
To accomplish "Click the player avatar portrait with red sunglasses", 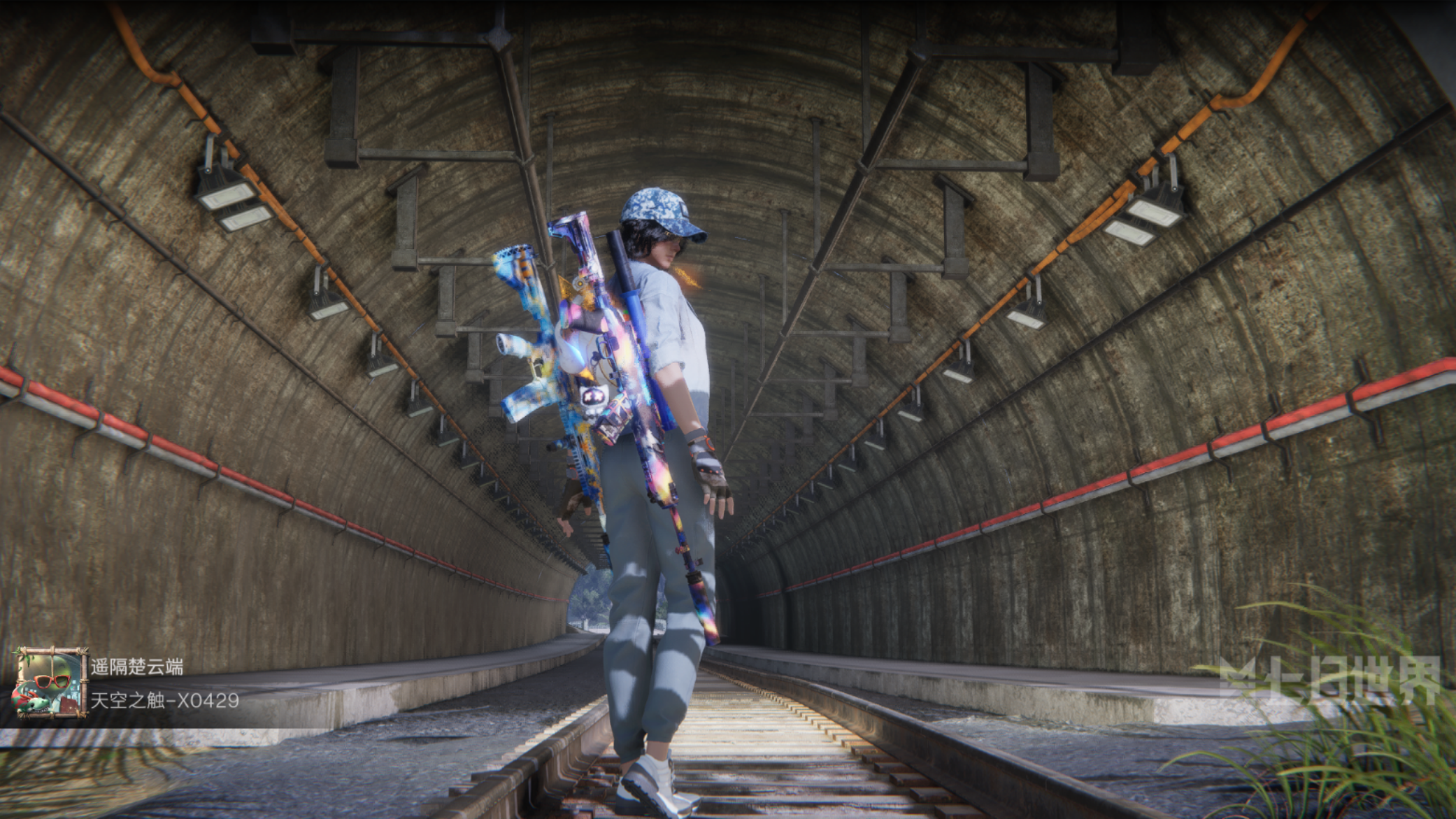I will click(x=50, y=683).
